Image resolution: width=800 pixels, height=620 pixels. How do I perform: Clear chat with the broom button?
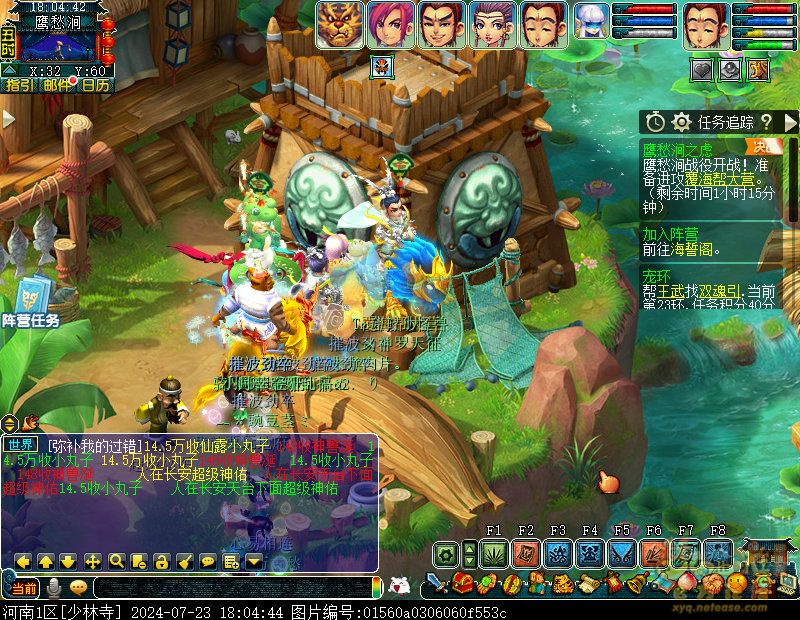[185, 561]
